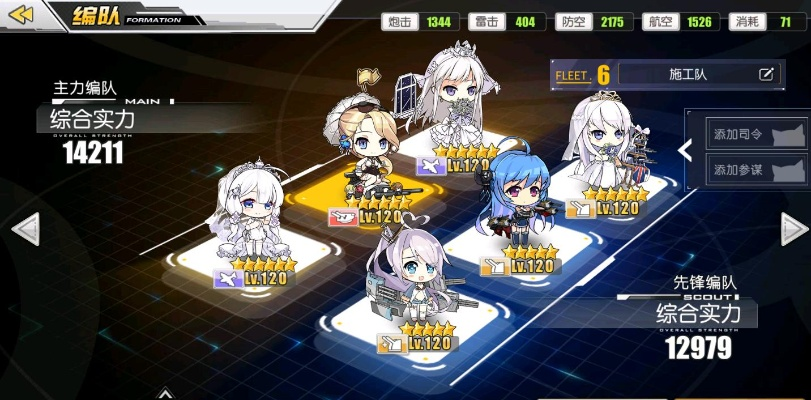Switch to the next fleet with right arrow
This screenshot has width=811, height=400.
pyautogui.click(x=794, y=229)
